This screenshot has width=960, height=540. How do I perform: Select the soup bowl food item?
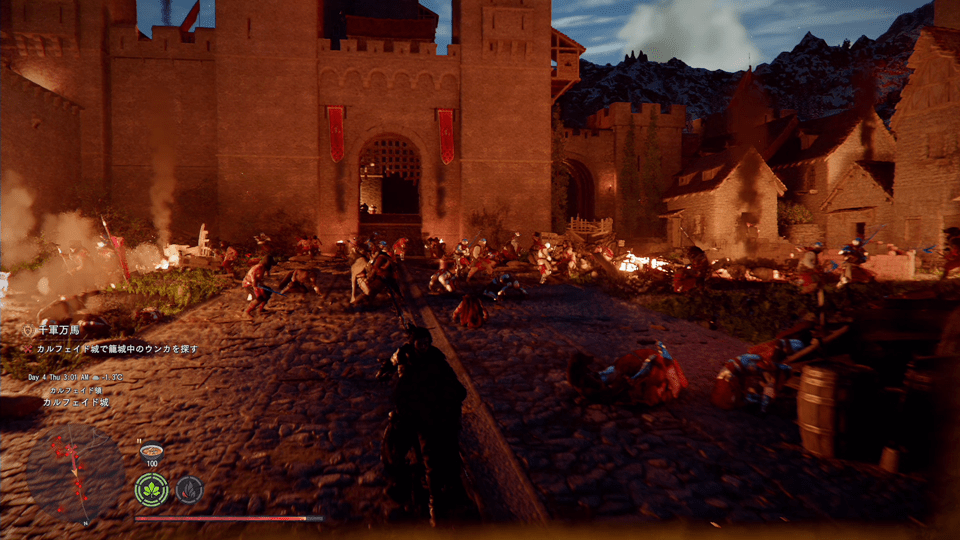(x=153, y=451)
